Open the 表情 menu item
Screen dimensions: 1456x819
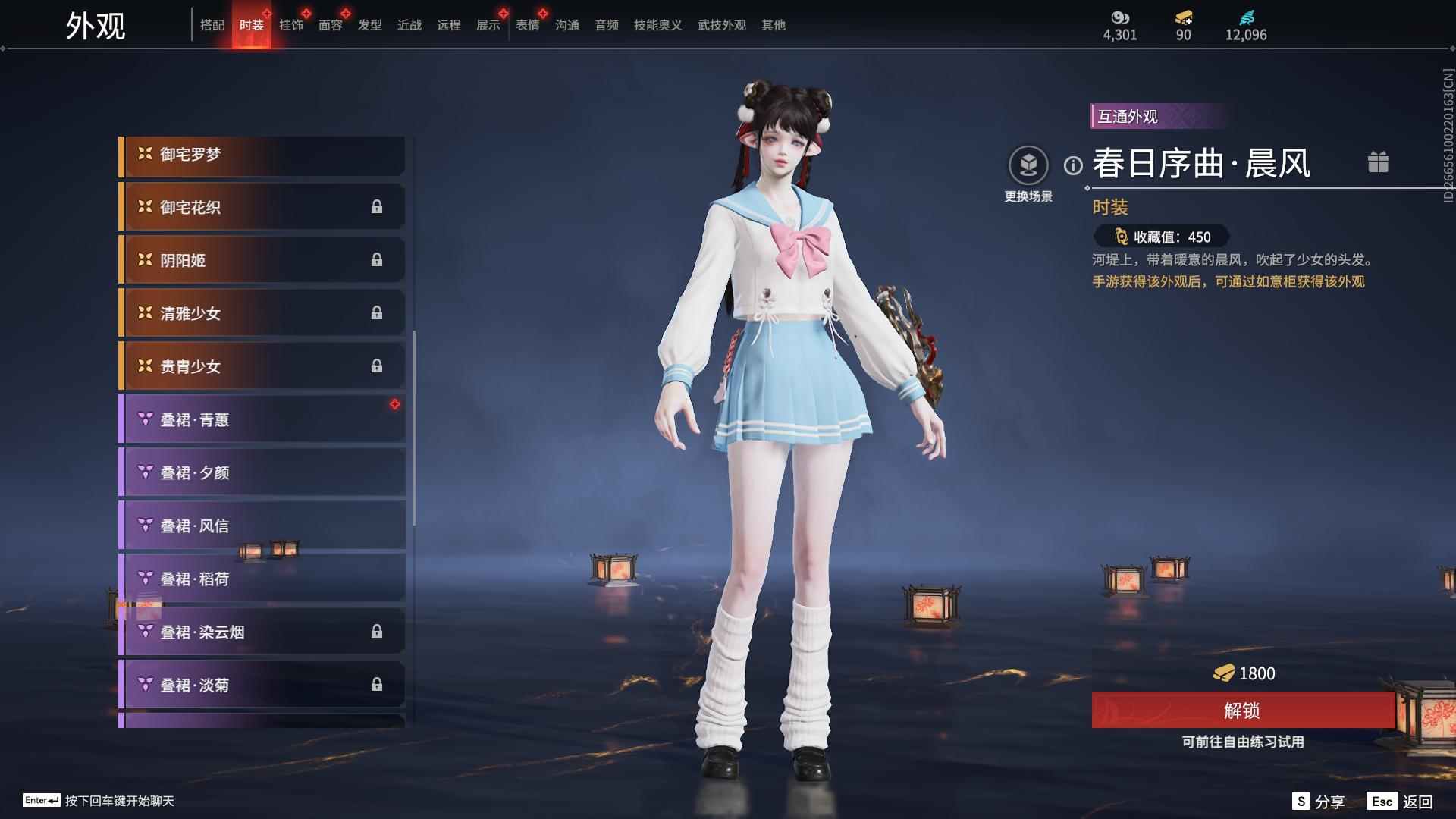527,25
